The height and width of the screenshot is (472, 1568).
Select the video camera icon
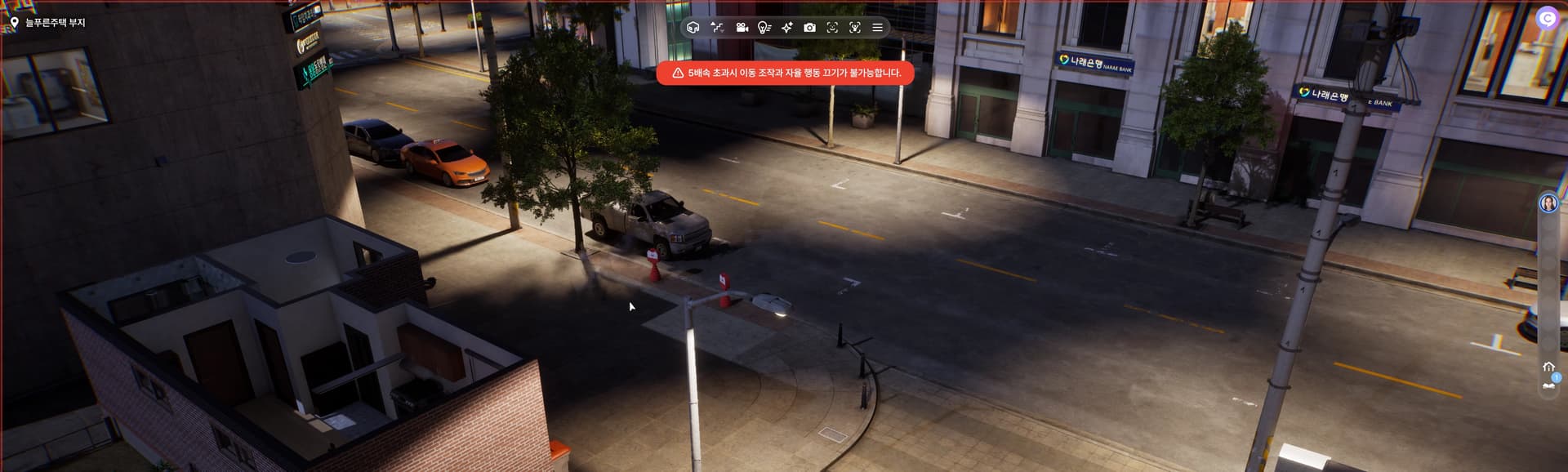[742, 28]
